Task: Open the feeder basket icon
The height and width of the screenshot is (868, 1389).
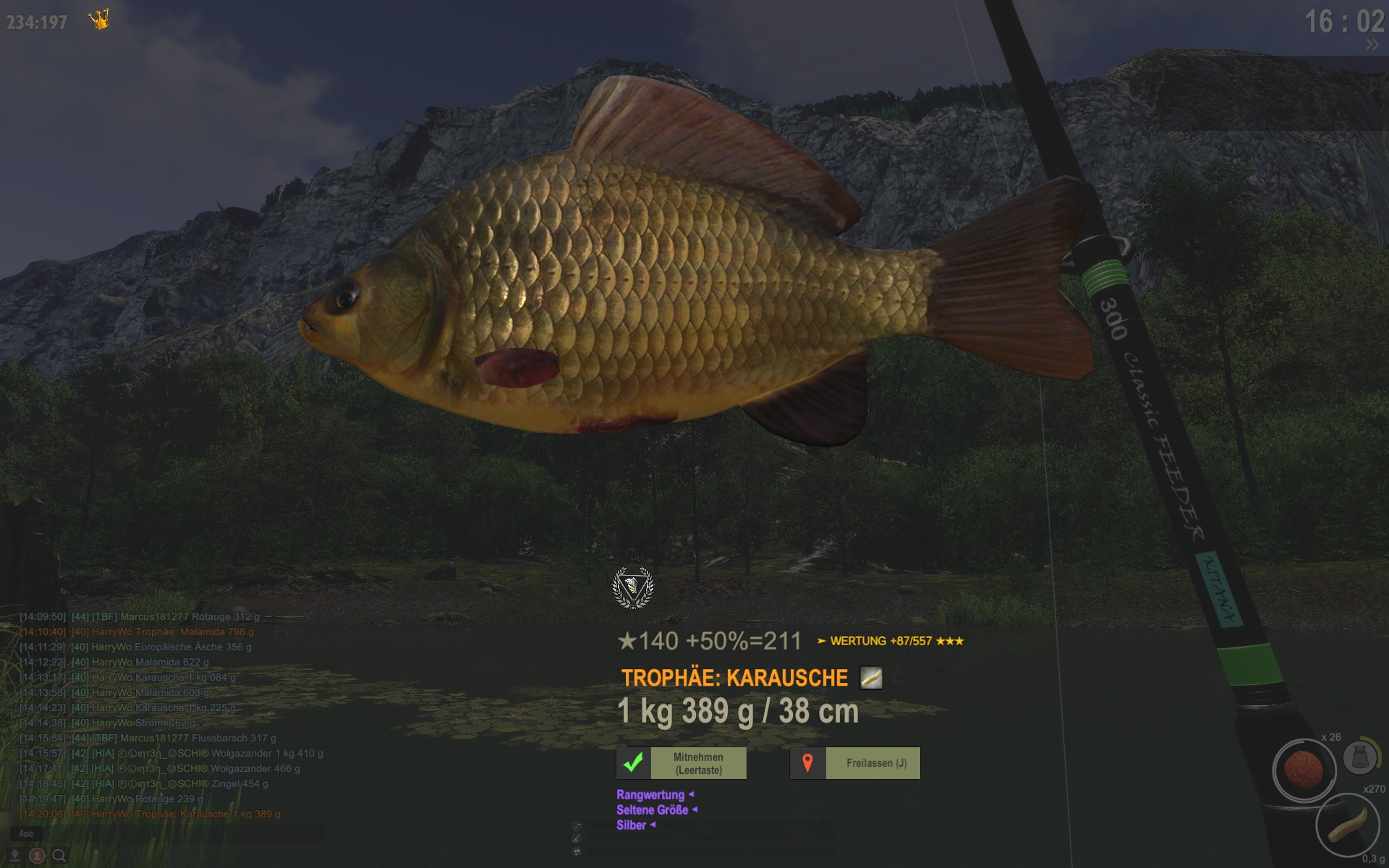Action: (x=1359, y=757)
